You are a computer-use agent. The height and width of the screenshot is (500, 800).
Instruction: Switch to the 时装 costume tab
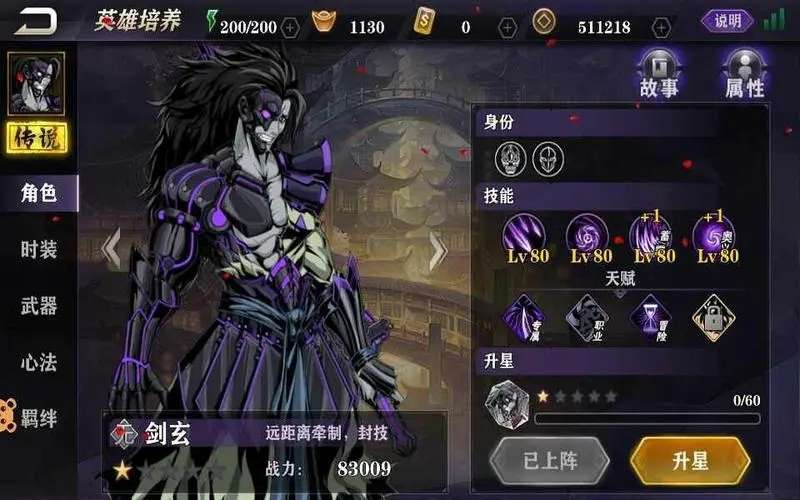pos(39,250)
